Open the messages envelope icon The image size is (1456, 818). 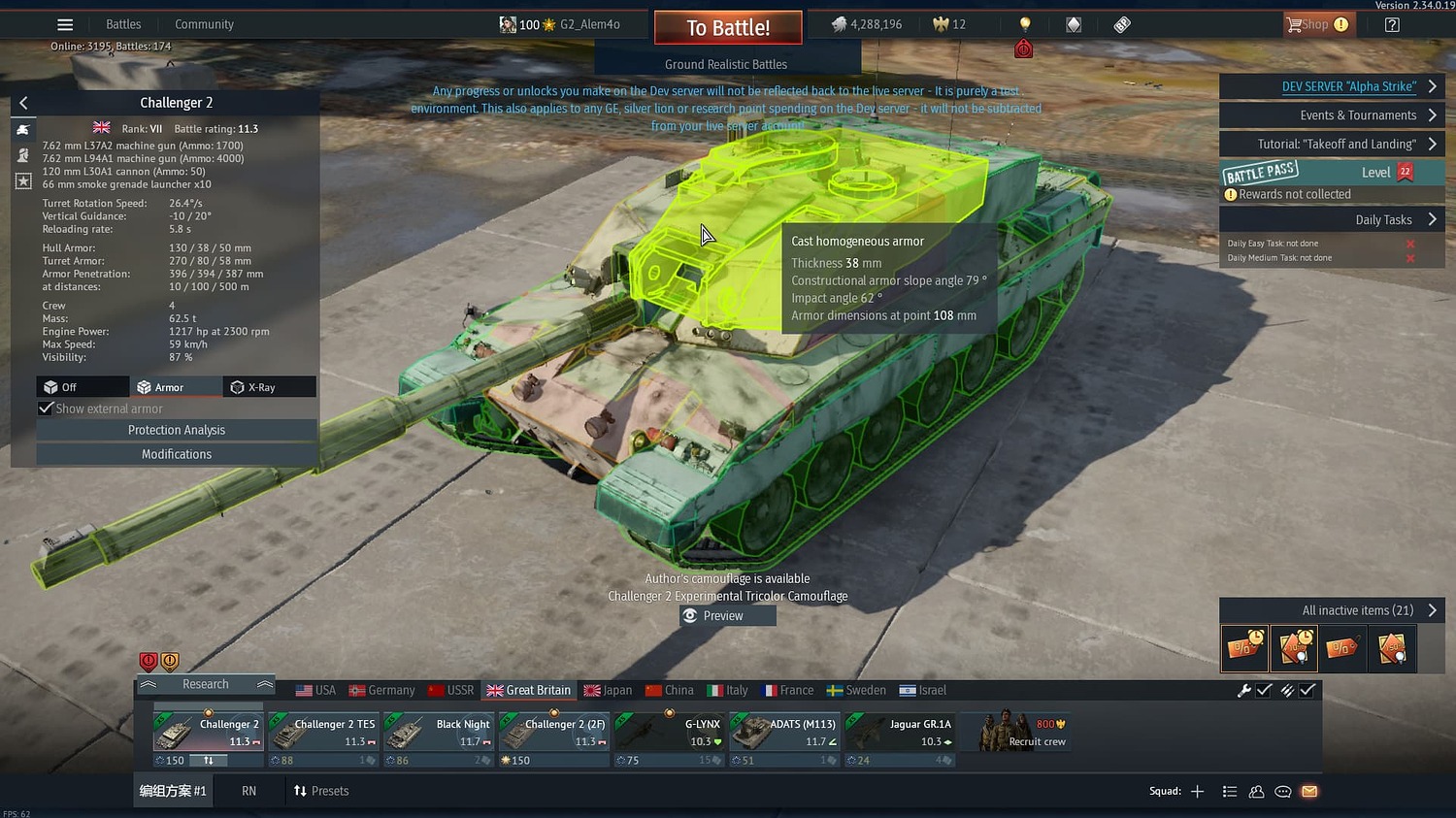pos(1309,792)
